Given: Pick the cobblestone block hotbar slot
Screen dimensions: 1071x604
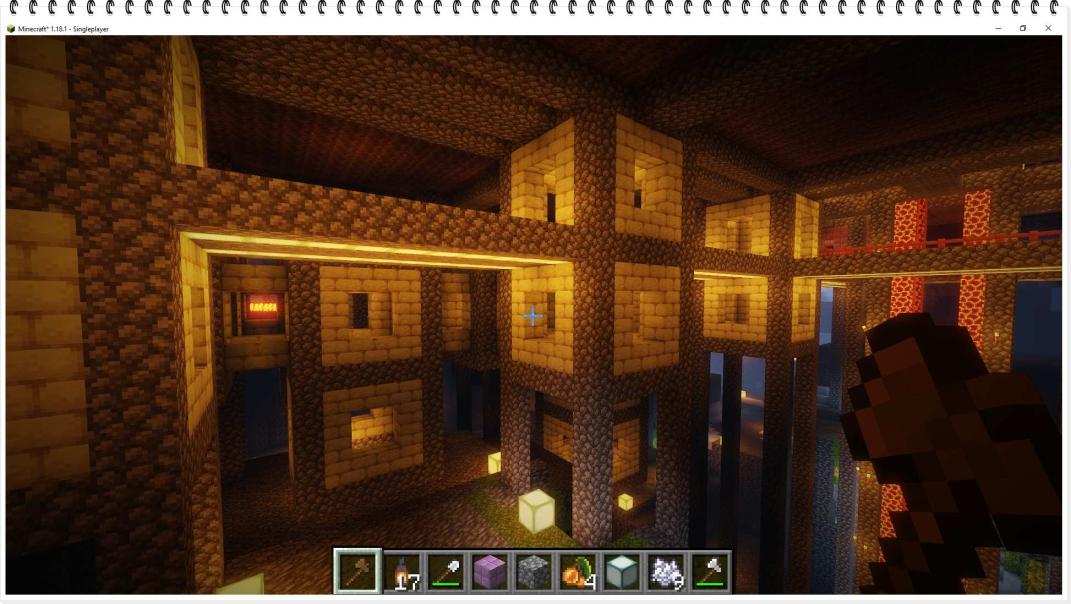Looking at the screenshot, I should (533, 571).
